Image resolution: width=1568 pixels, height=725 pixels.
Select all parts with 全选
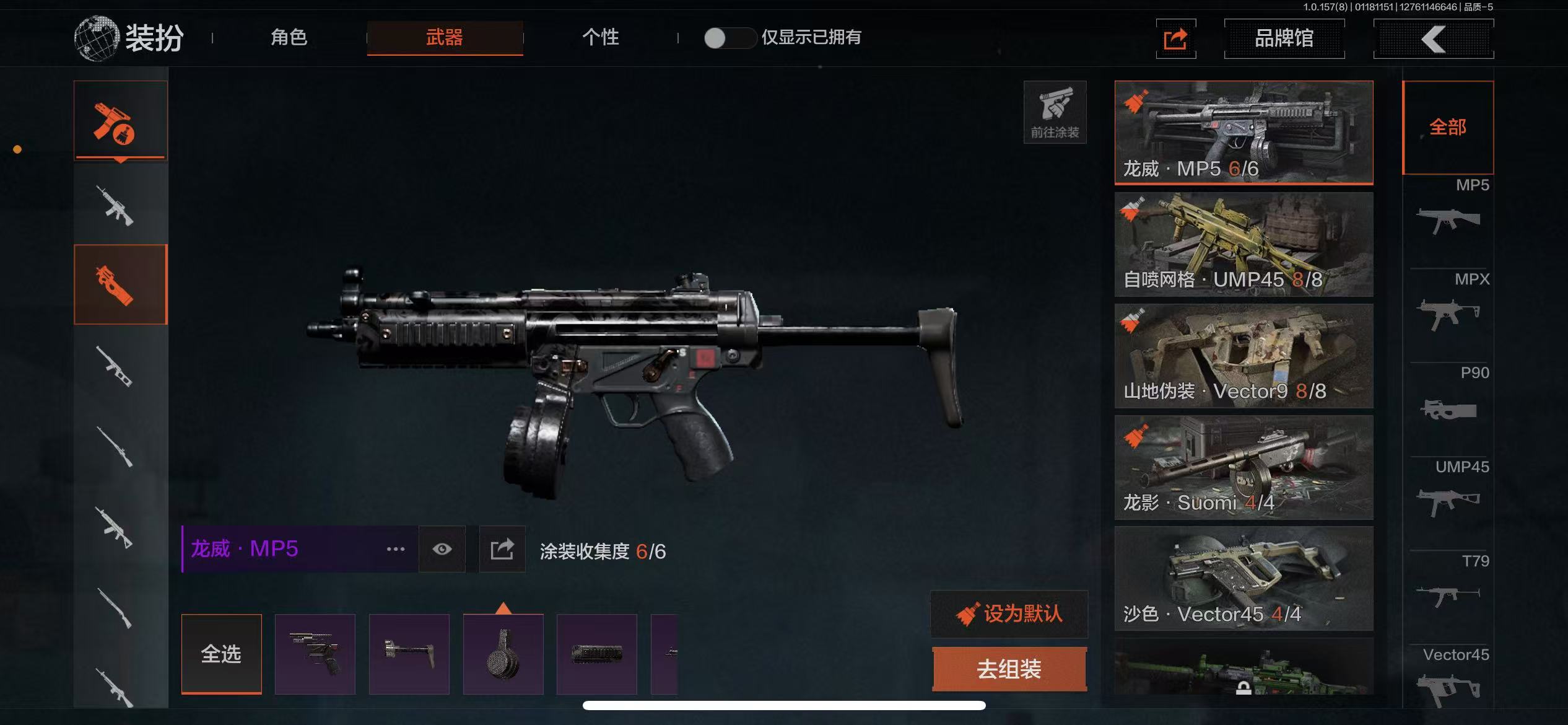221,654
